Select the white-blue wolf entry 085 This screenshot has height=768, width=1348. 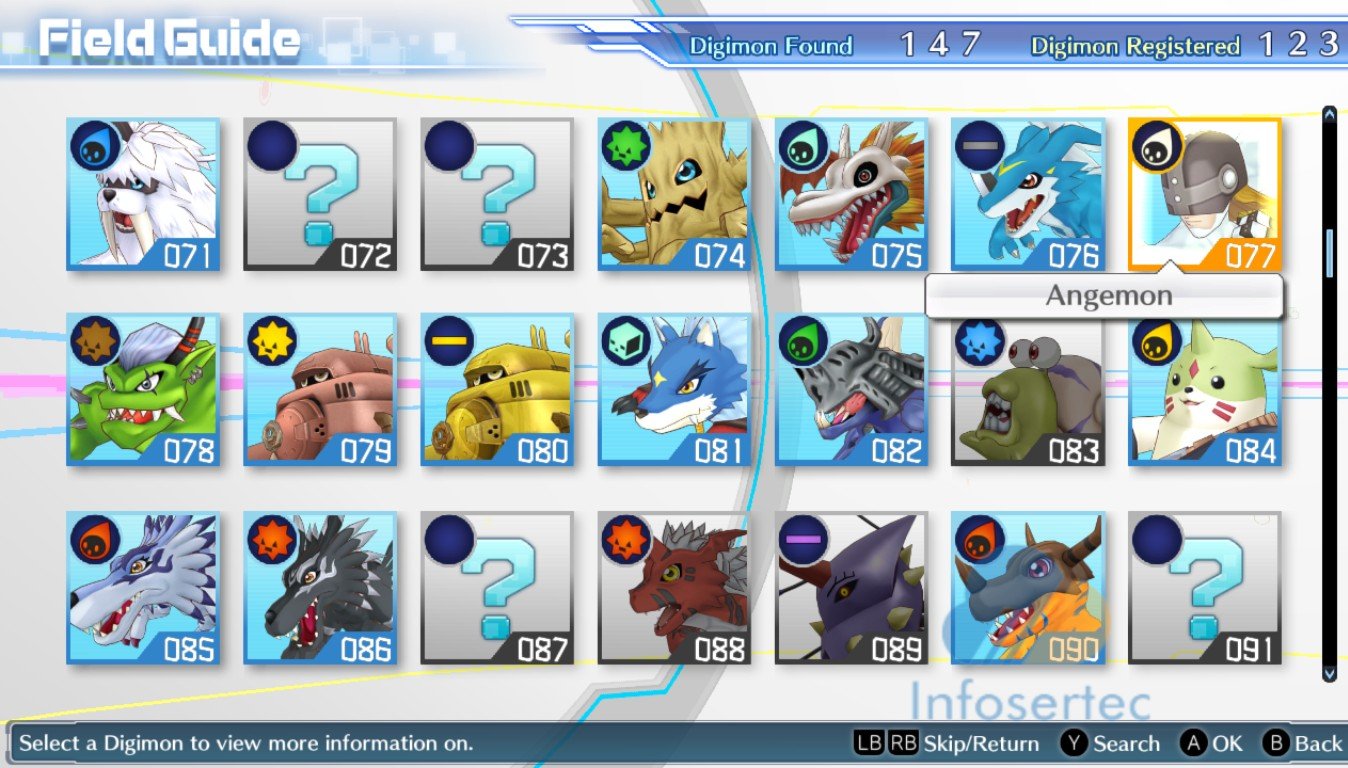(143, 588)
